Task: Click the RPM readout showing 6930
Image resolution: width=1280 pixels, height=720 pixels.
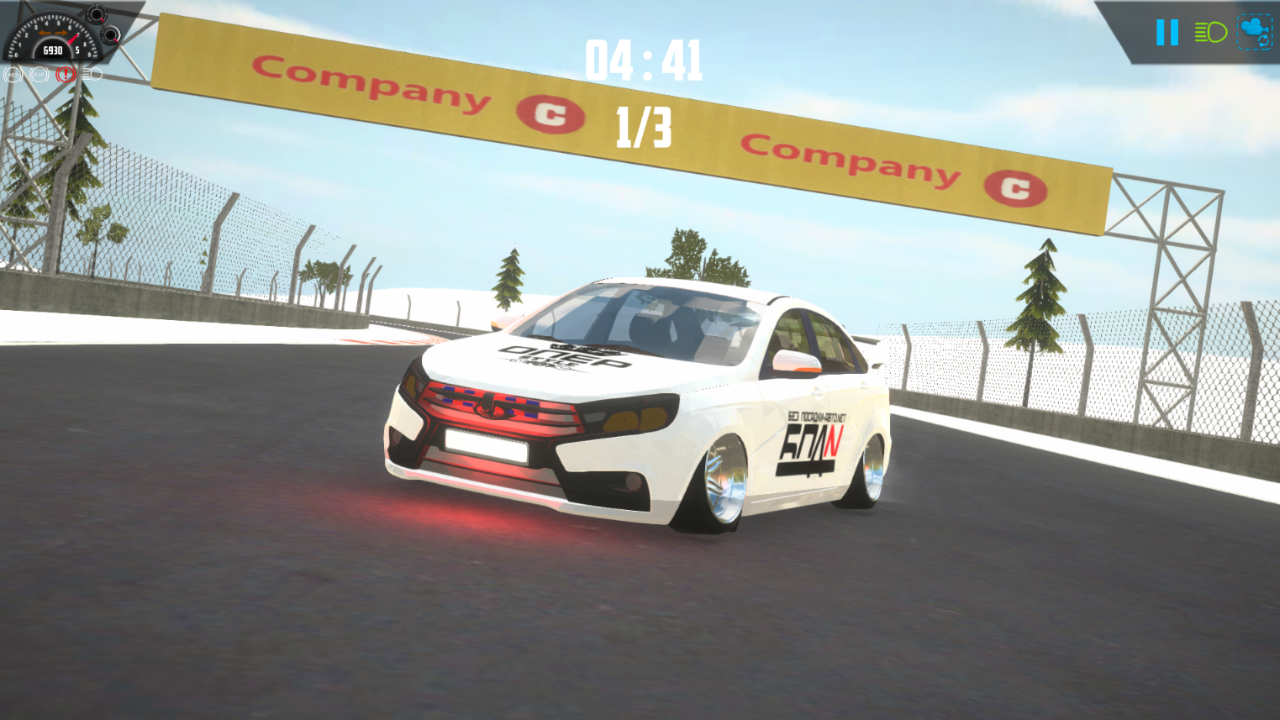Action: pyautogui.click(x=53, y=50)
